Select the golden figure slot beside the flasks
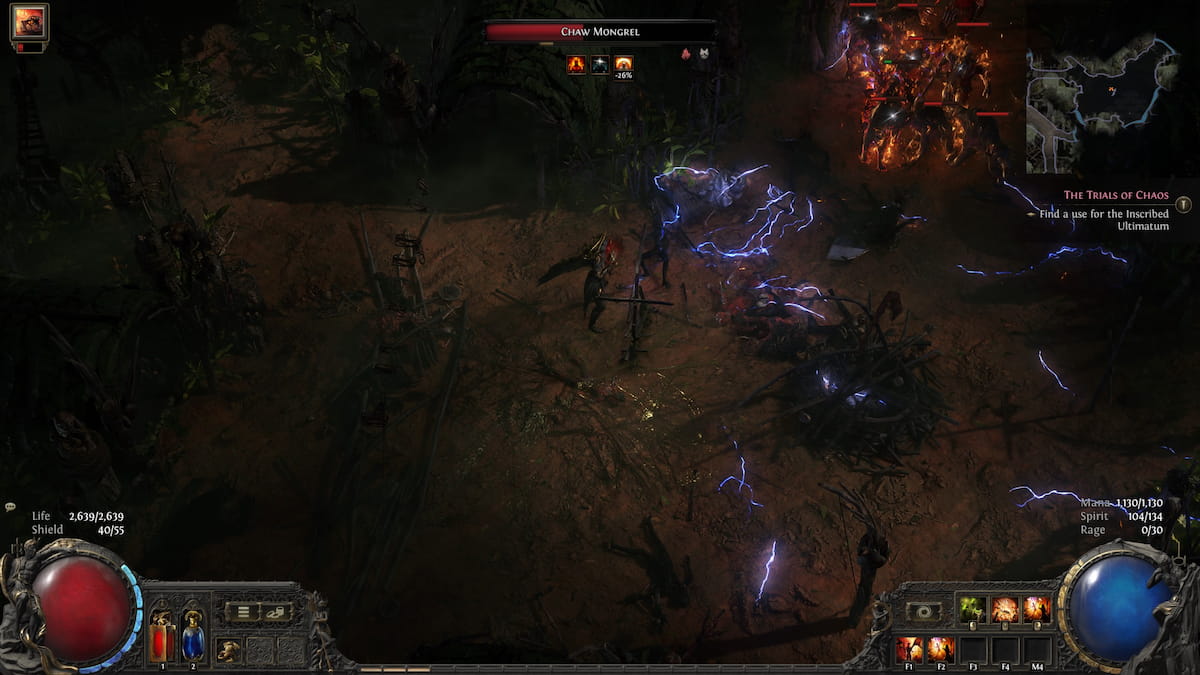The height and width of the screenshot is (675, 1200). pos(229,649)
